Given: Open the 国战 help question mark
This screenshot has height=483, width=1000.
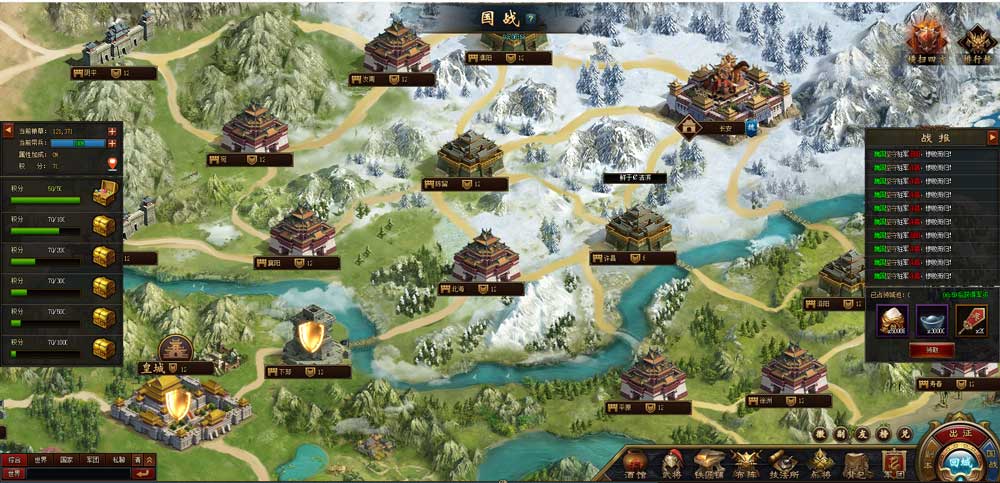Looking at the screenshot, I should pos(530,18).
